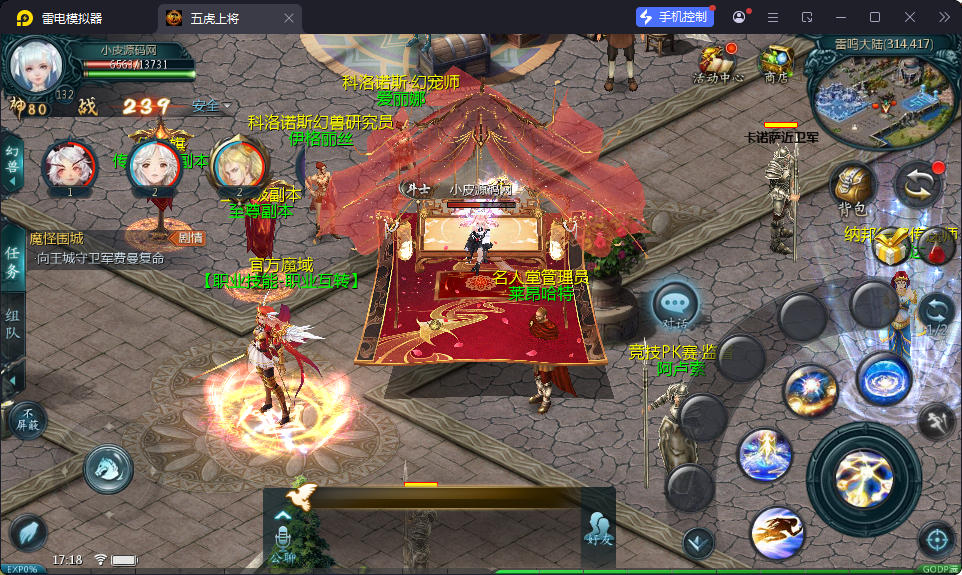Open the 幻兽 pet panel tab
The width and height of the screenshot is (962, 575).
12,160
